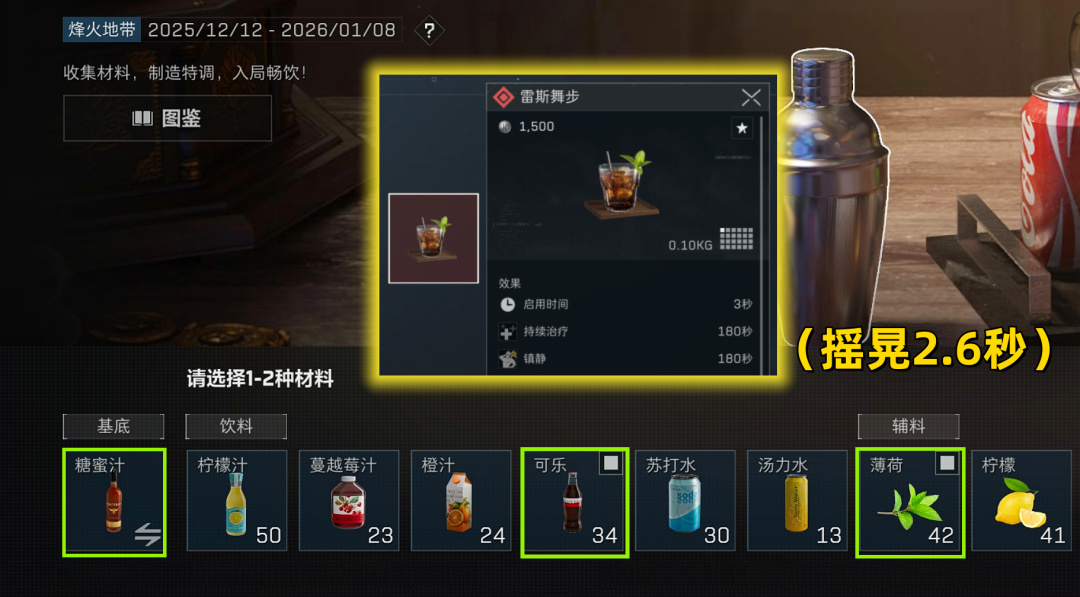
Task: Toggle the 薄荷 garnish selection
Action: click(x=910, y=501)
